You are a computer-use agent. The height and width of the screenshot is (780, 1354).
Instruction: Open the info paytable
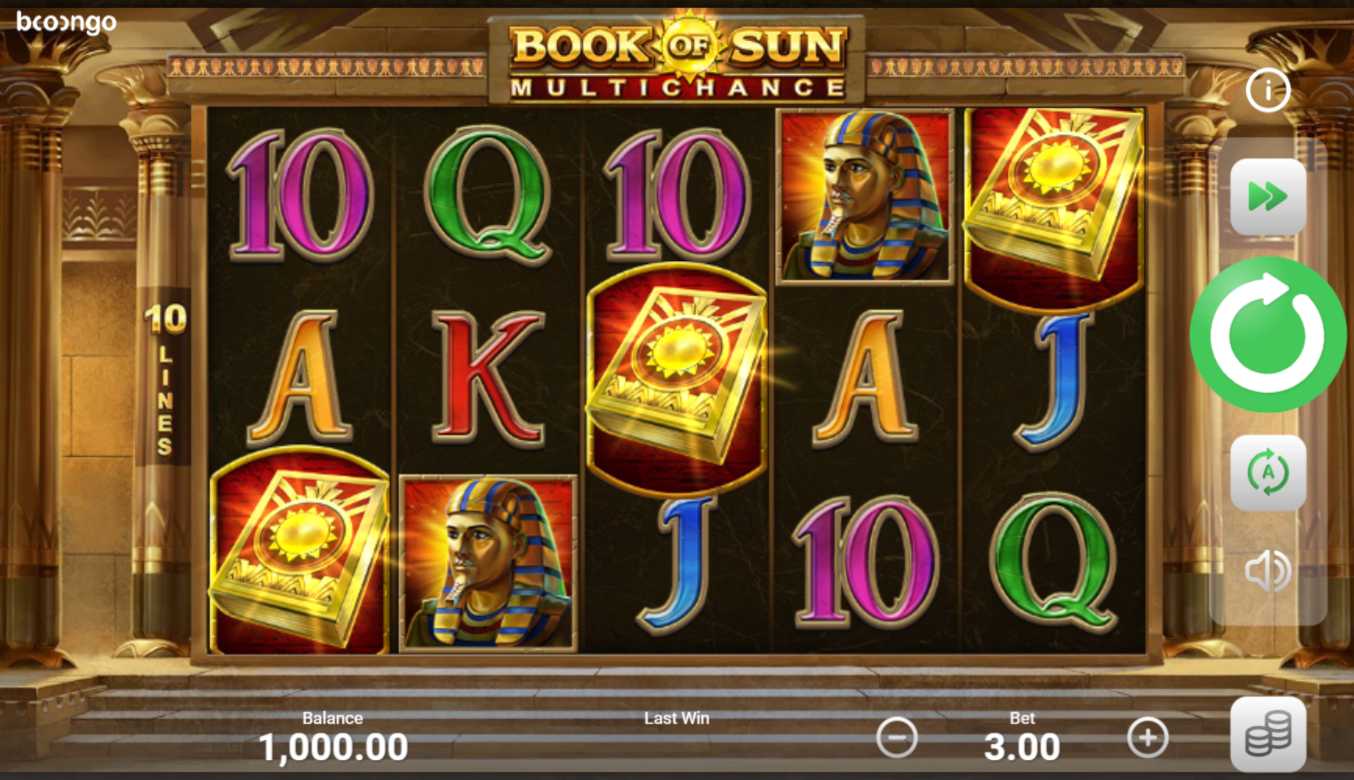click(x=1267, y=92)
